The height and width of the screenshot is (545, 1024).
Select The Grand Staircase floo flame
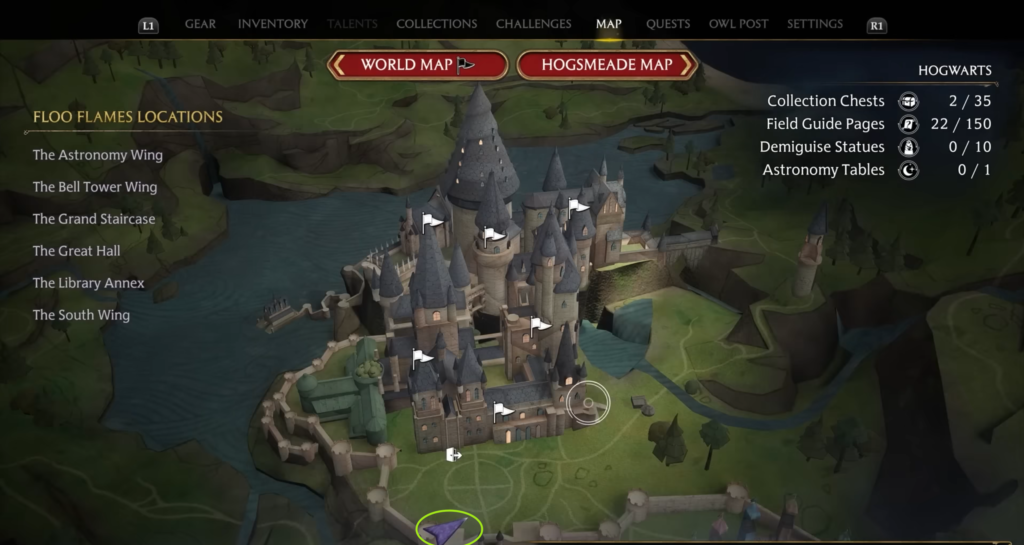[94, 219]
